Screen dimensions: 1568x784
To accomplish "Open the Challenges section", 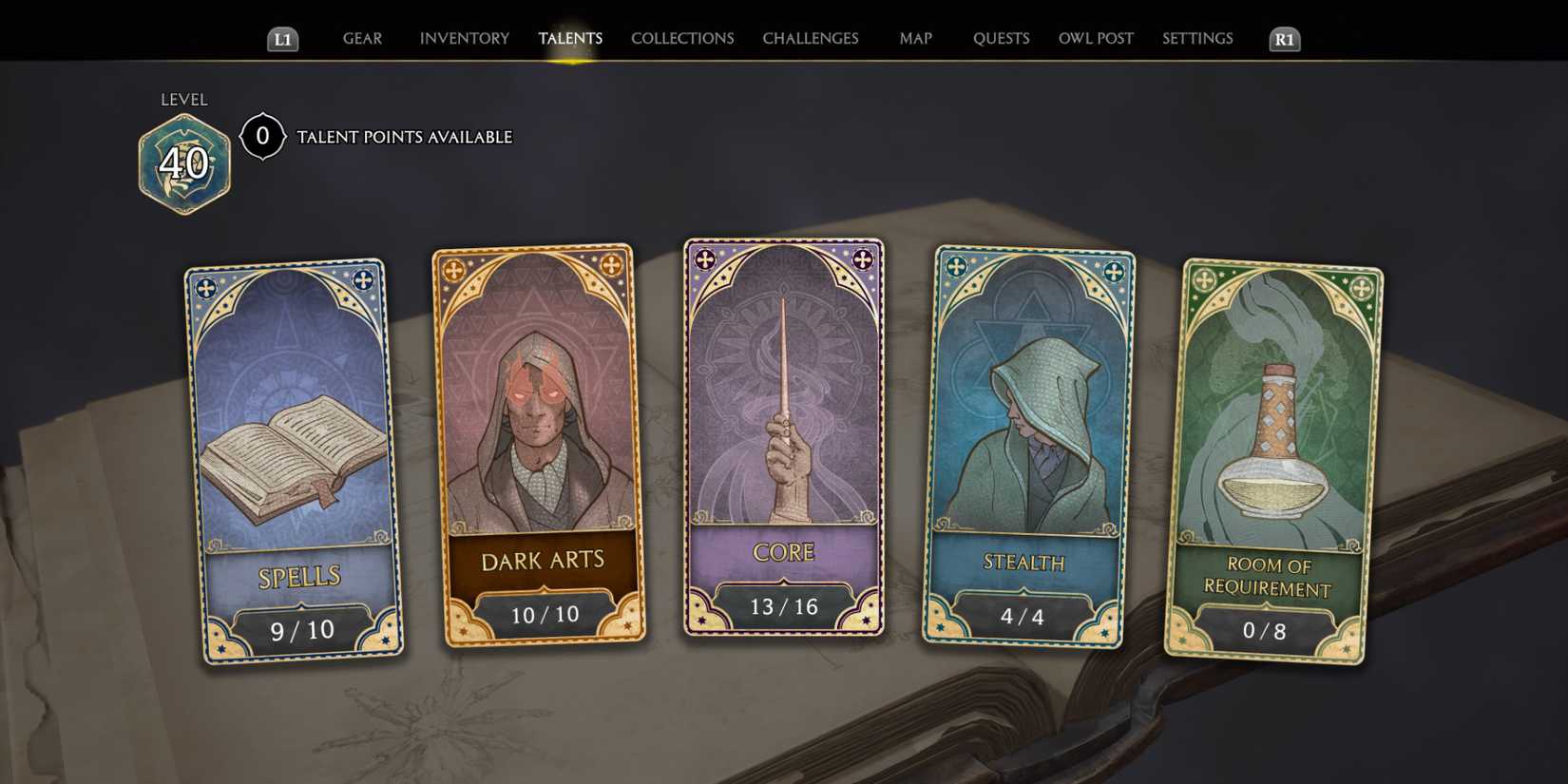I will click(811, 38).
